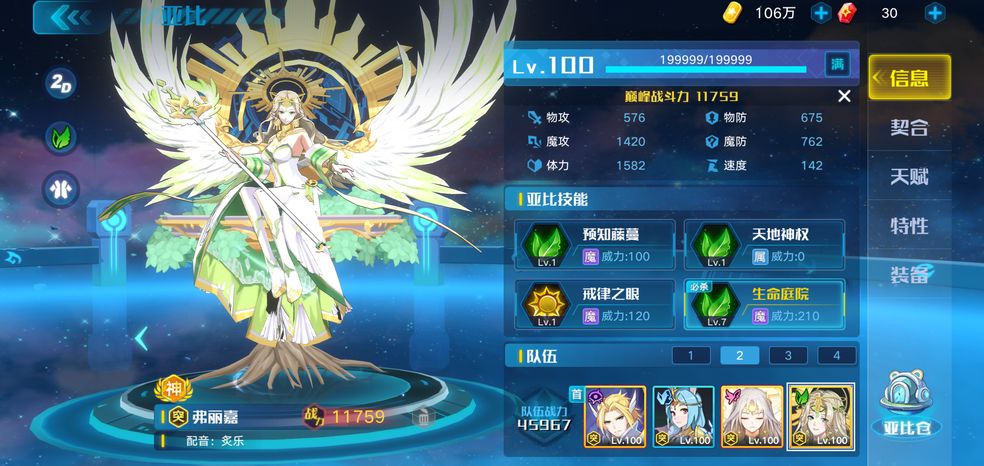This screenshot has width=984, height=466.
Task: Go back using the top-left arrow button
Action: point(68,16)
